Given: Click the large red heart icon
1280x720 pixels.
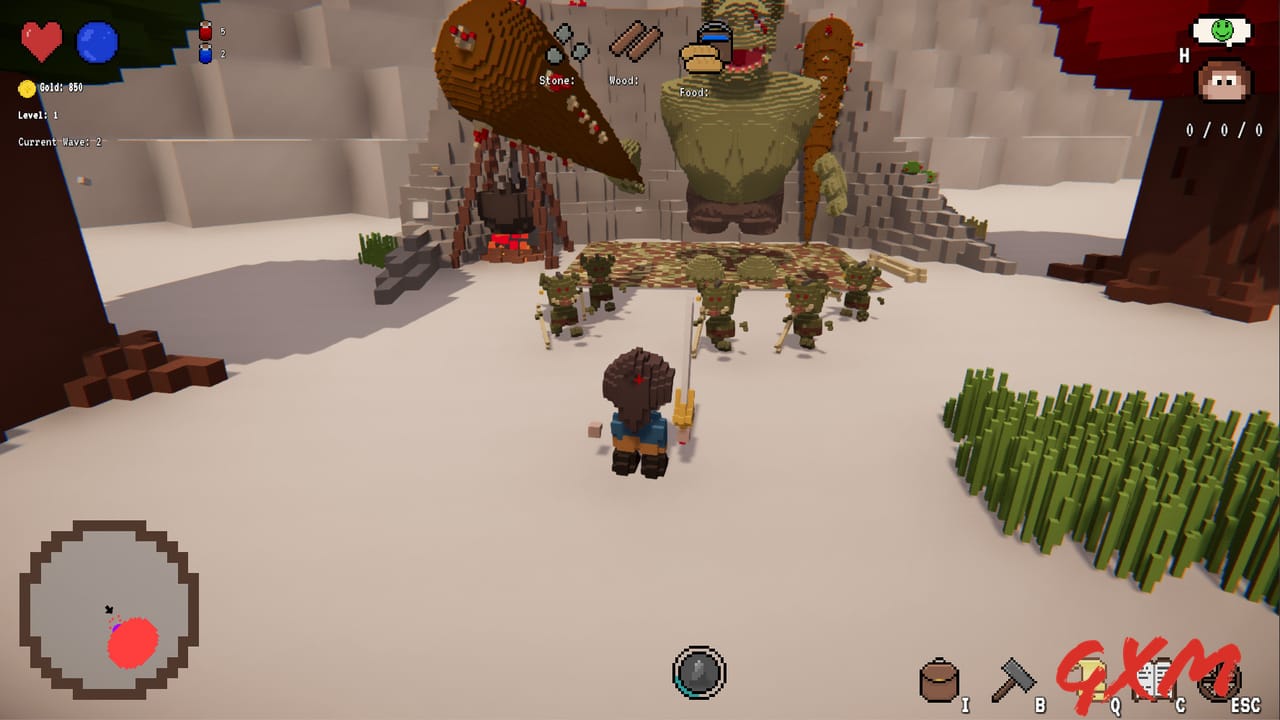Looking at the screenshot, I should (x=41, y=42).
